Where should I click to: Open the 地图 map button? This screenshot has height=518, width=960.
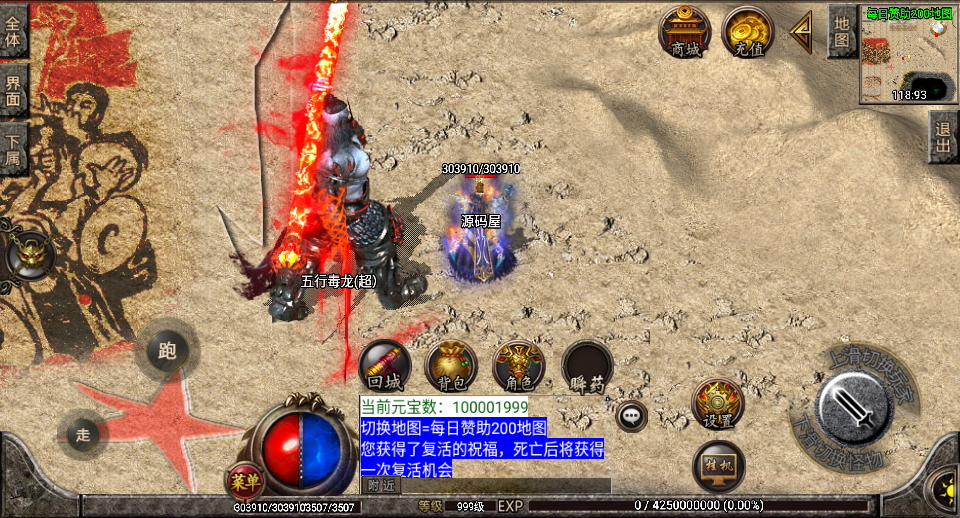[x=842, y=30]
